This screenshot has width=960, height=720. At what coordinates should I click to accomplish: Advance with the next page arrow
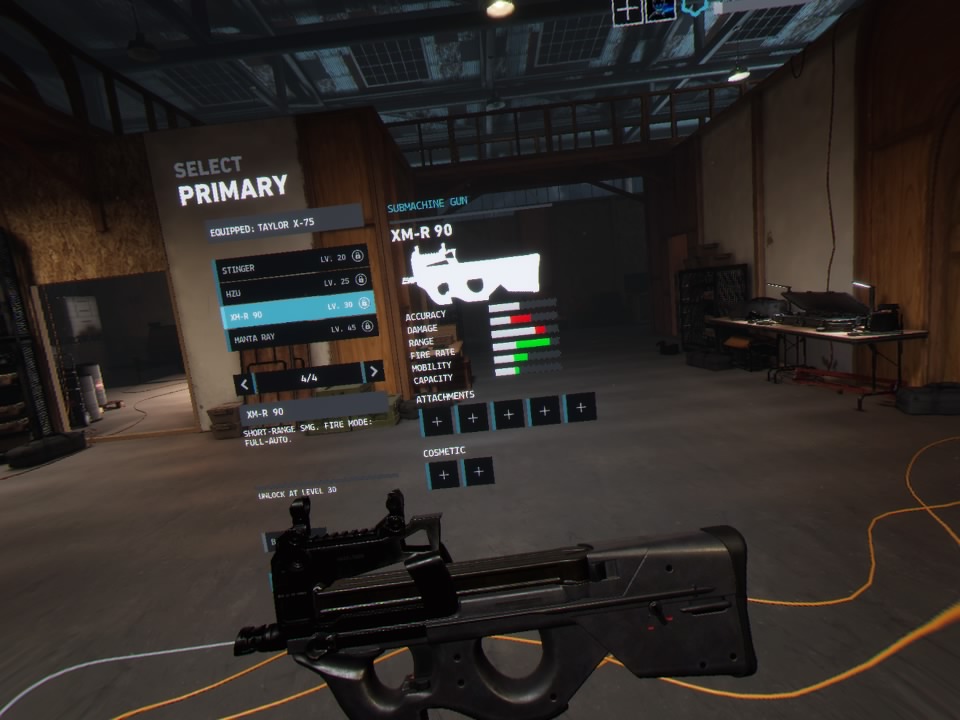click(x=374, y=372)
